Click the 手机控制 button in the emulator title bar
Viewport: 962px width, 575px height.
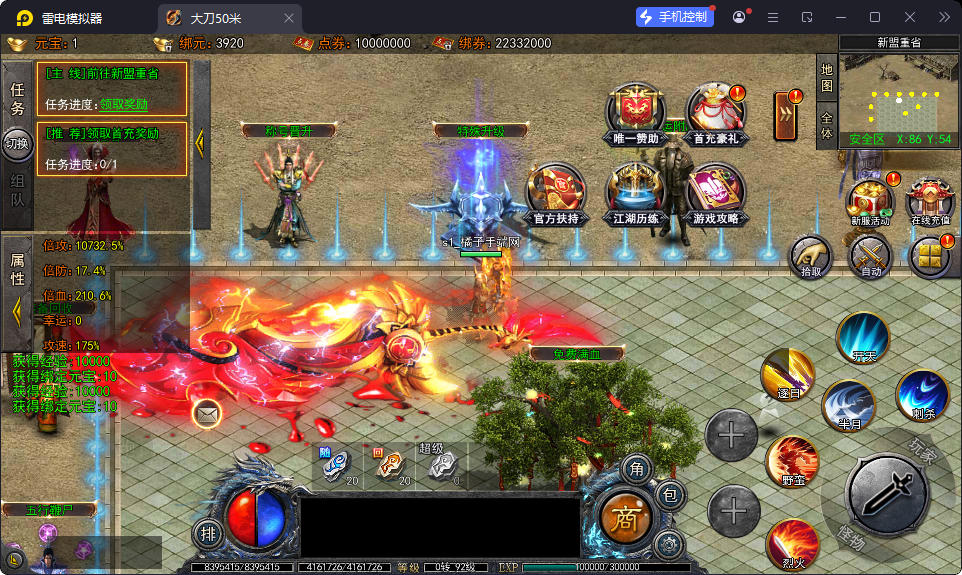675,17
